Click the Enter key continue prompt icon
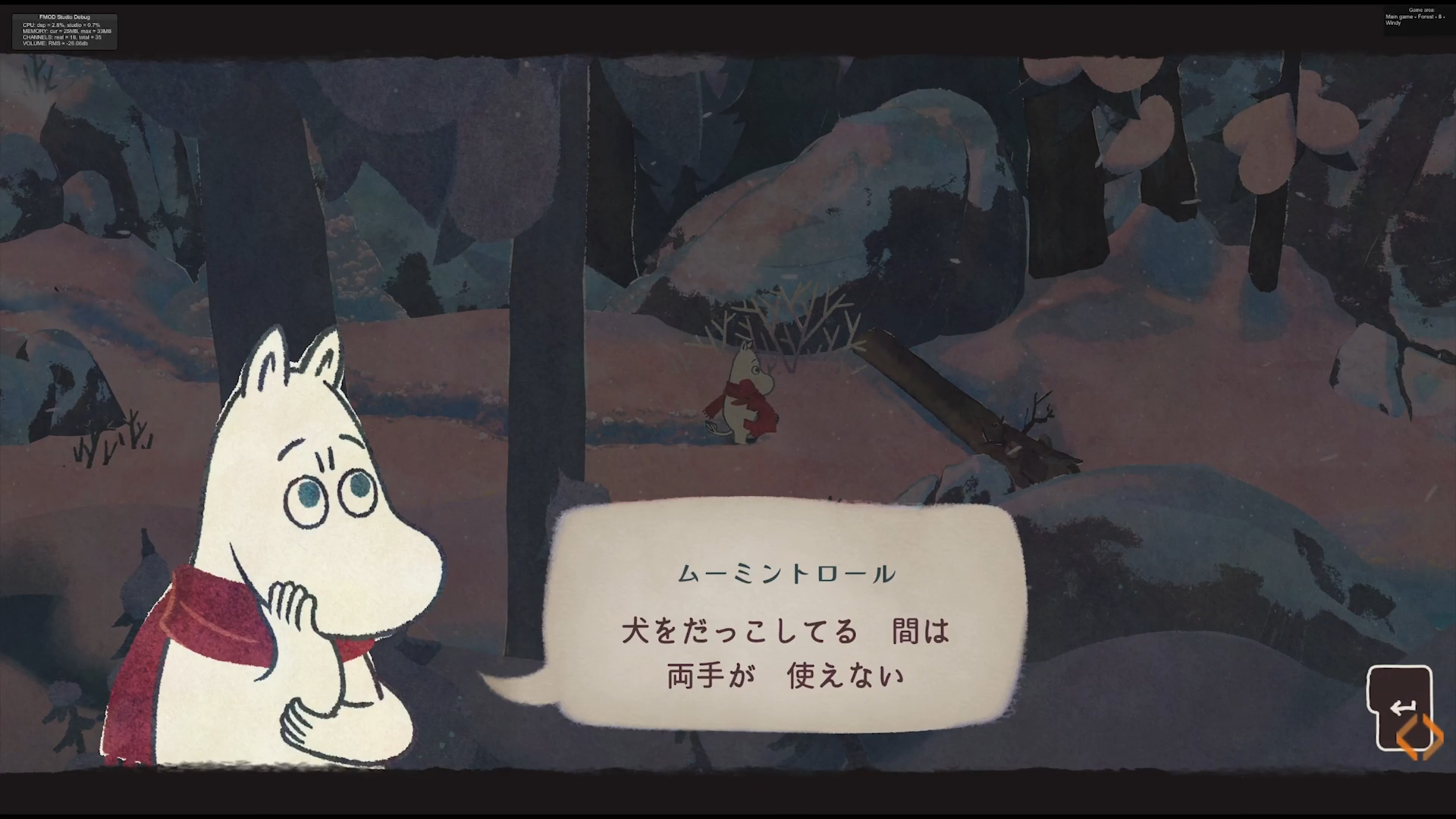The height and width of the screenshot is (819, 1456). 1402,705
